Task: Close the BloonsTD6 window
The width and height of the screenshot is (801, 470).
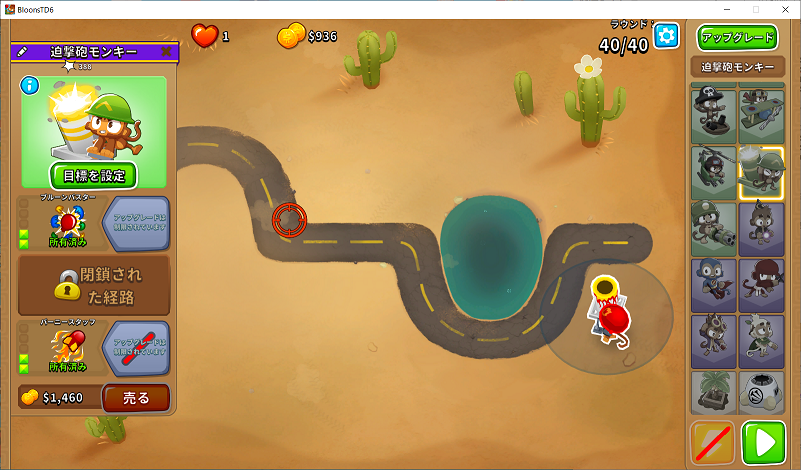Action: 781,9
